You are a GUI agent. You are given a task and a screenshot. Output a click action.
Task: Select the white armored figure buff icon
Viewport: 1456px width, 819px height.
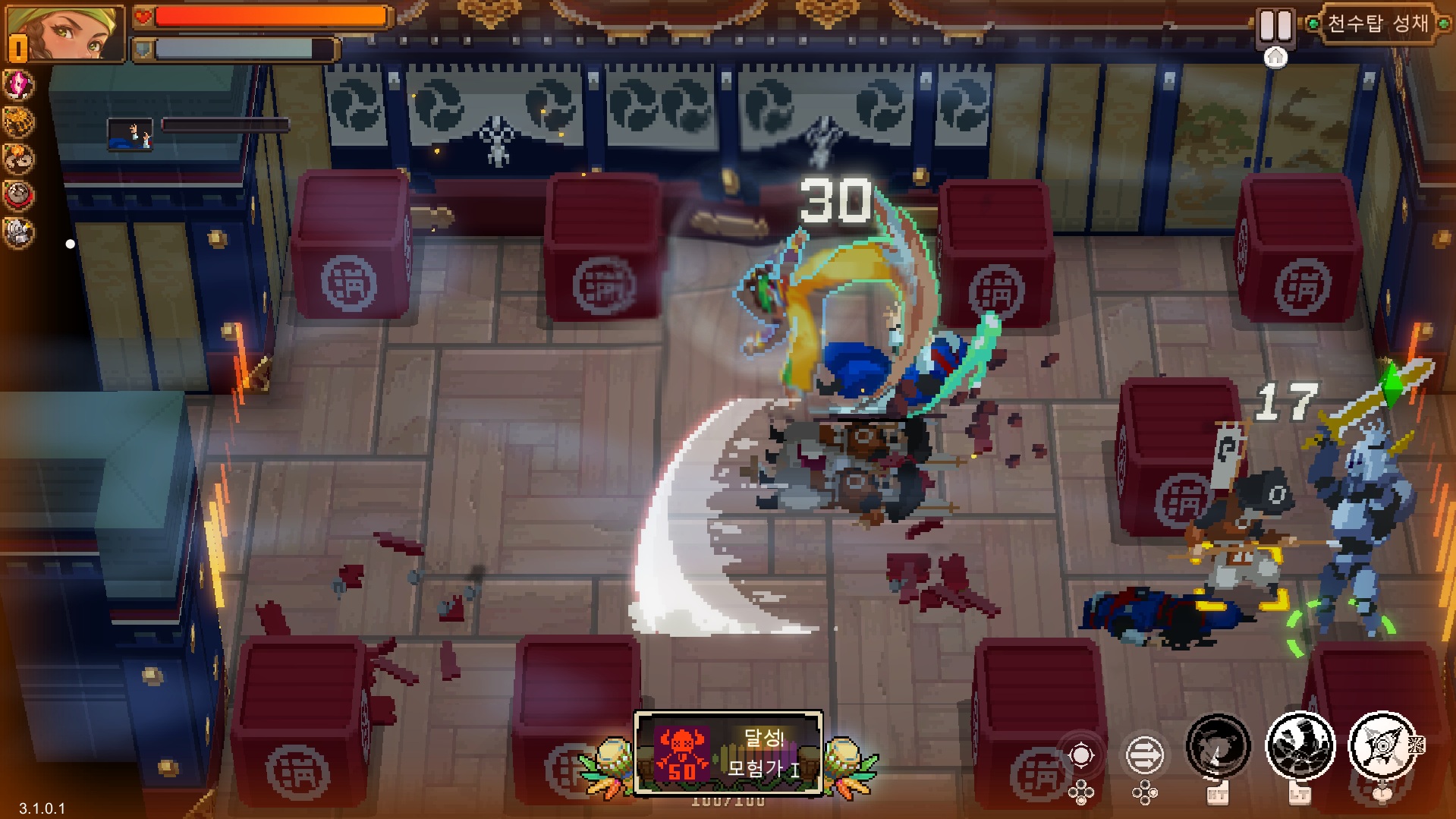click(x=18, y=232)
